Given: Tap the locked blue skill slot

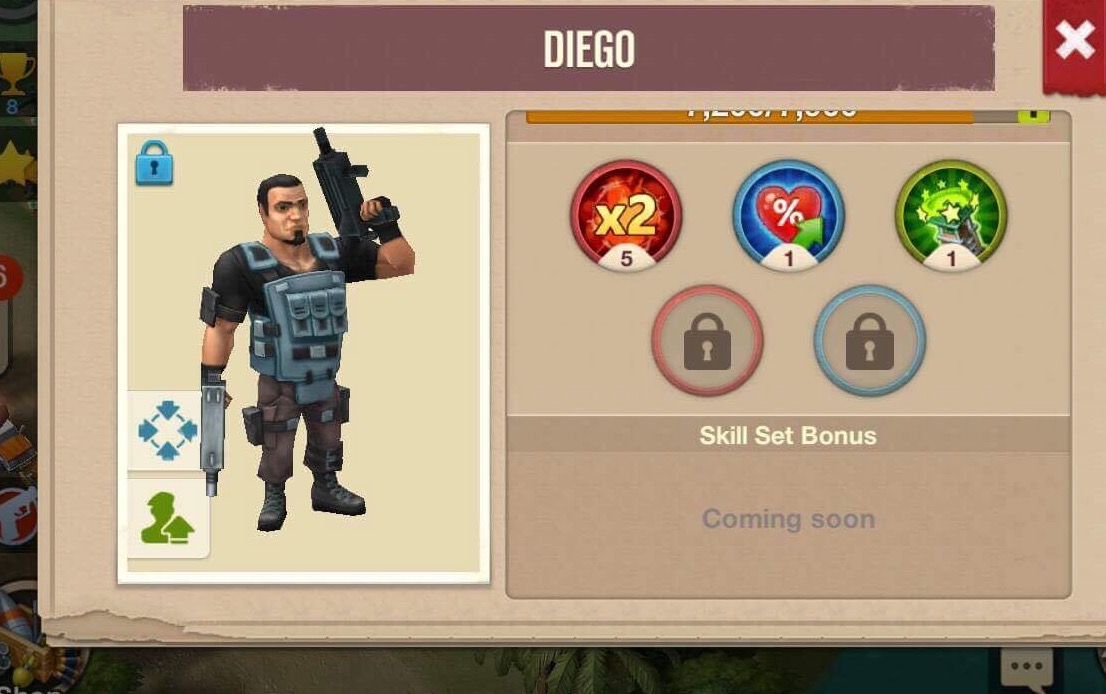Looking at the screenshot, I should pos(869,341).
